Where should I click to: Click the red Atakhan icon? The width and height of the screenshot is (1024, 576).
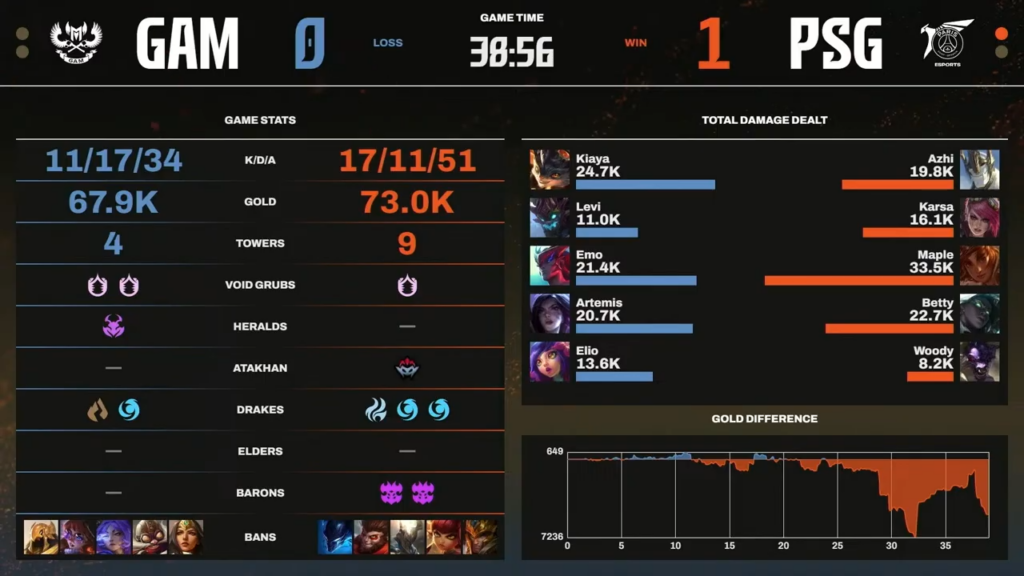click(x=407, y=368)
